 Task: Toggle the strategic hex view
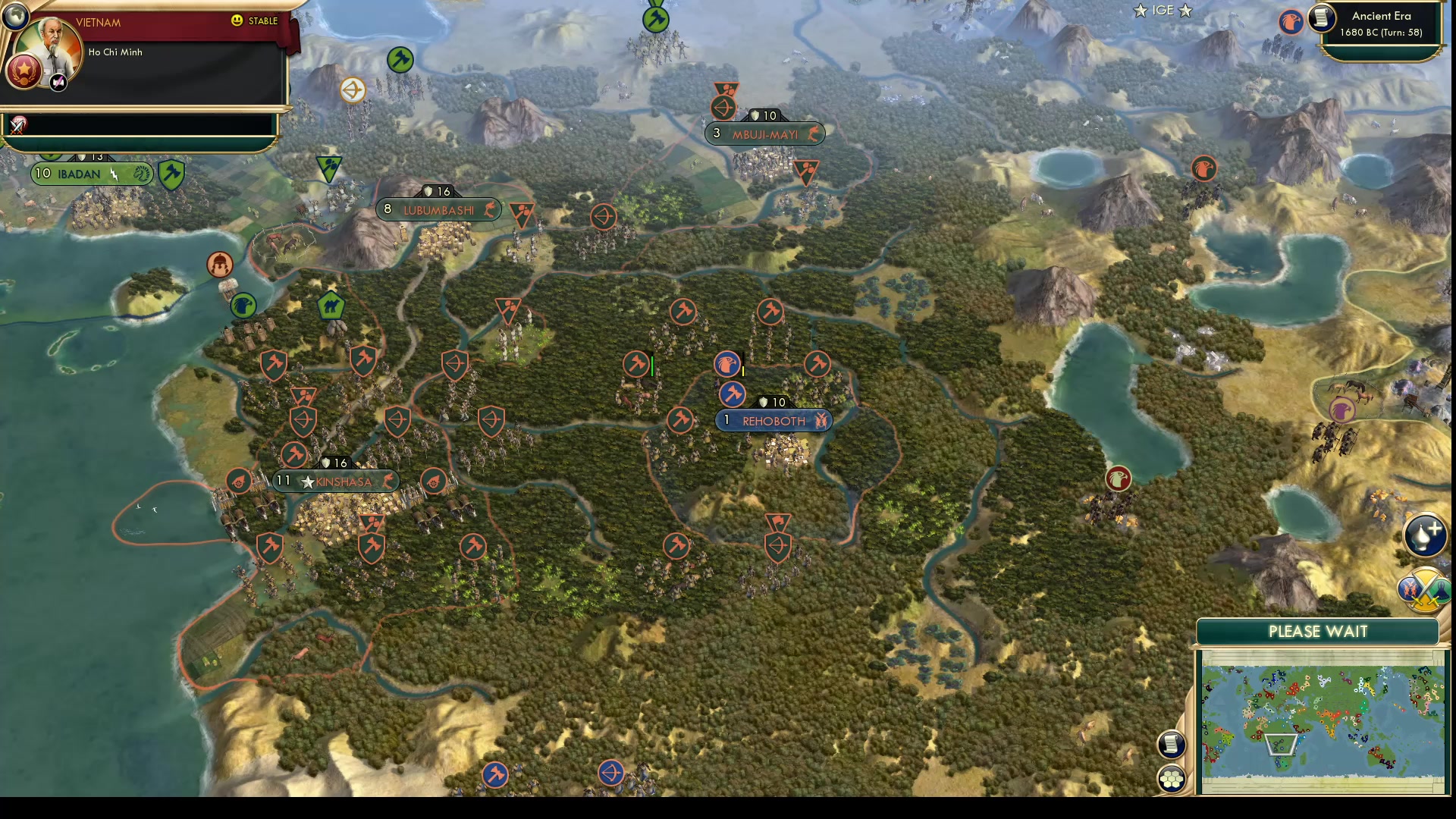(x=1171, y=777)
